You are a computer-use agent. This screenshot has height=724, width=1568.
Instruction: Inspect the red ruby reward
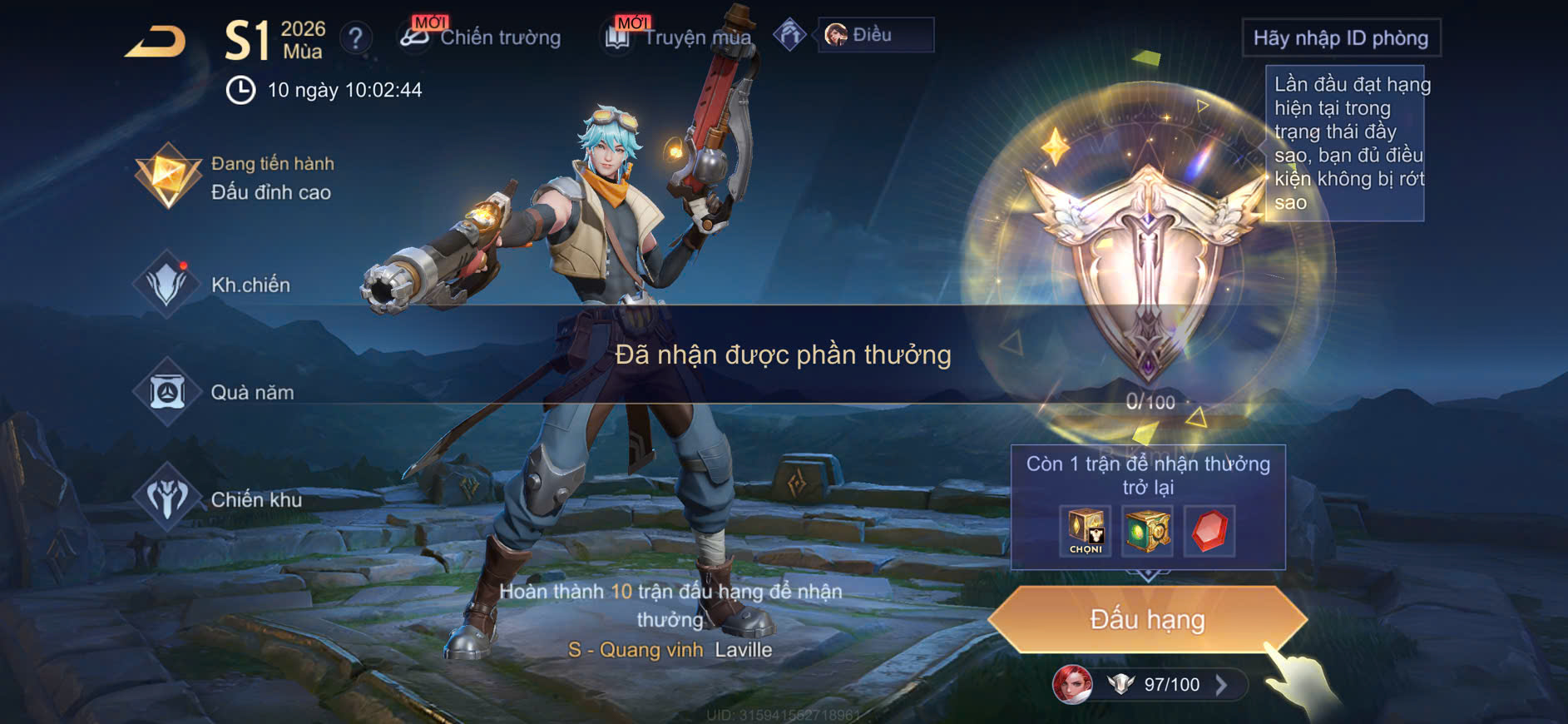coord(1209,531)
